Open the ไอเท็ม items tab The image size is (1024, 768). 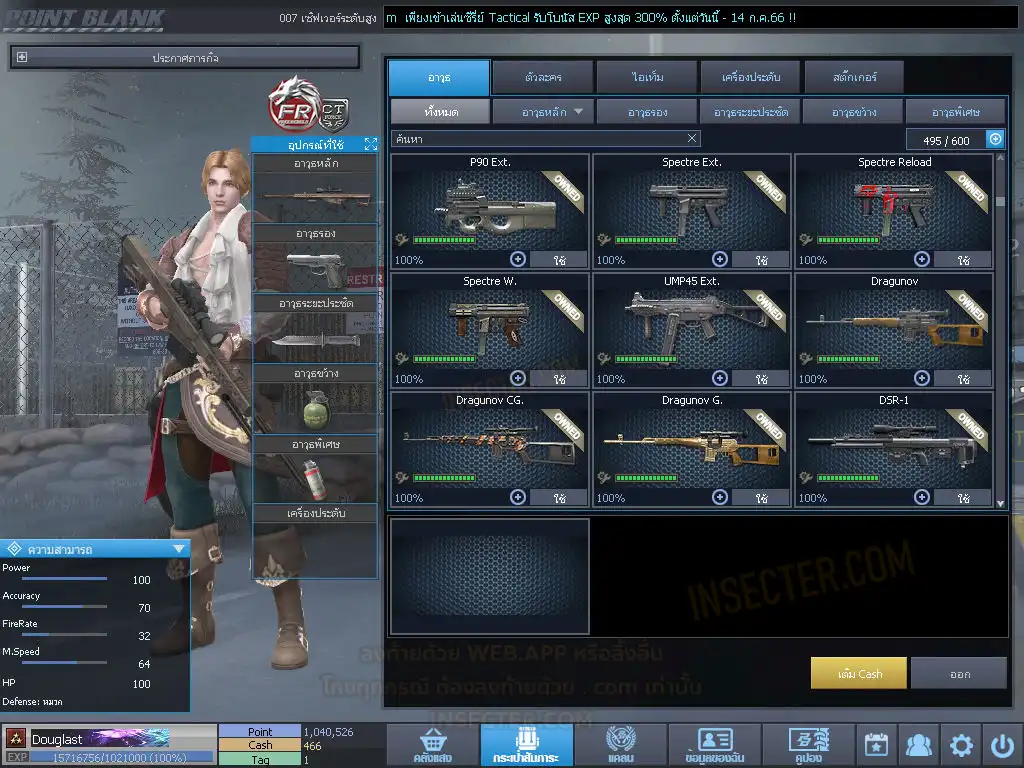(x=648, y=77)
